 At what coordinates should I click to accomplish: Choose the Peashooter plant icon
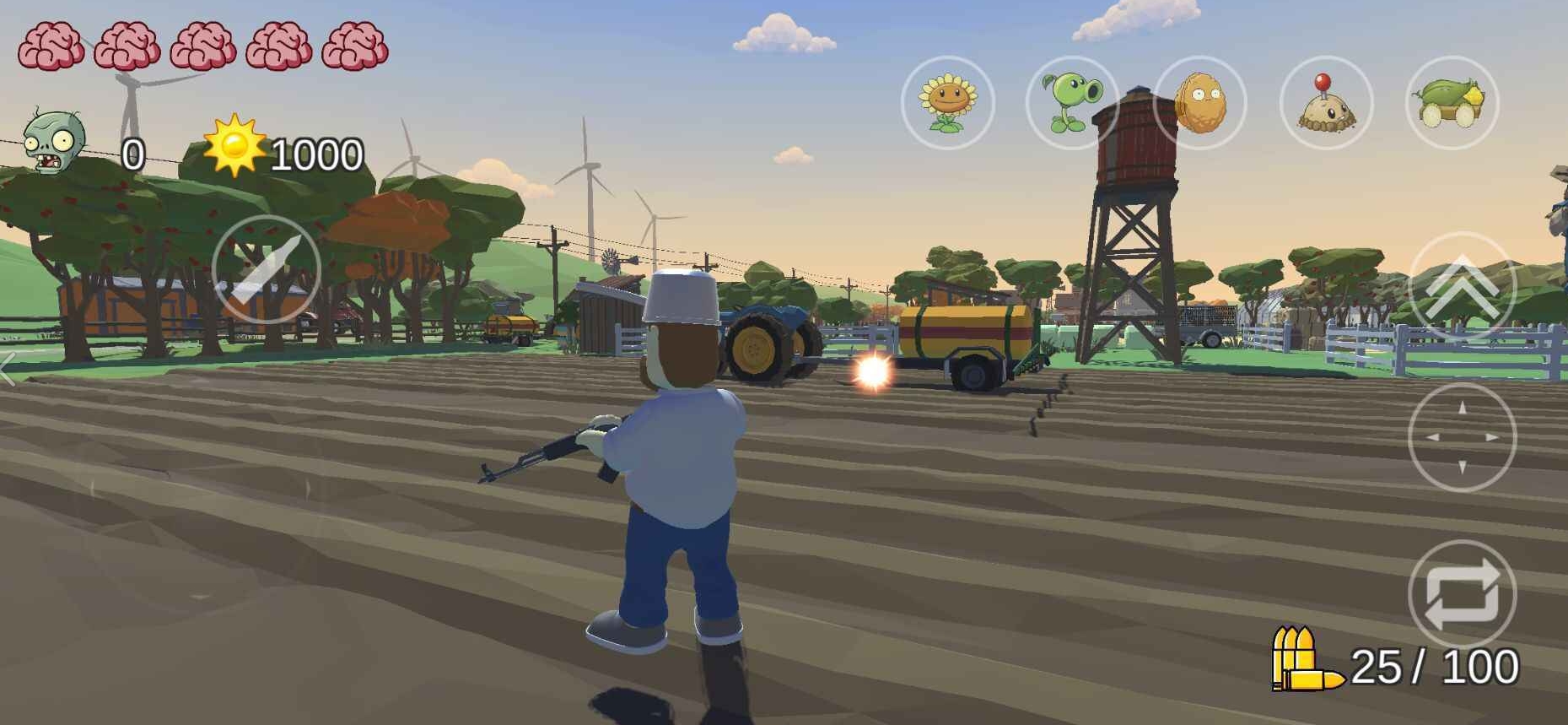pyautogui.click(x=1072, y=103)
